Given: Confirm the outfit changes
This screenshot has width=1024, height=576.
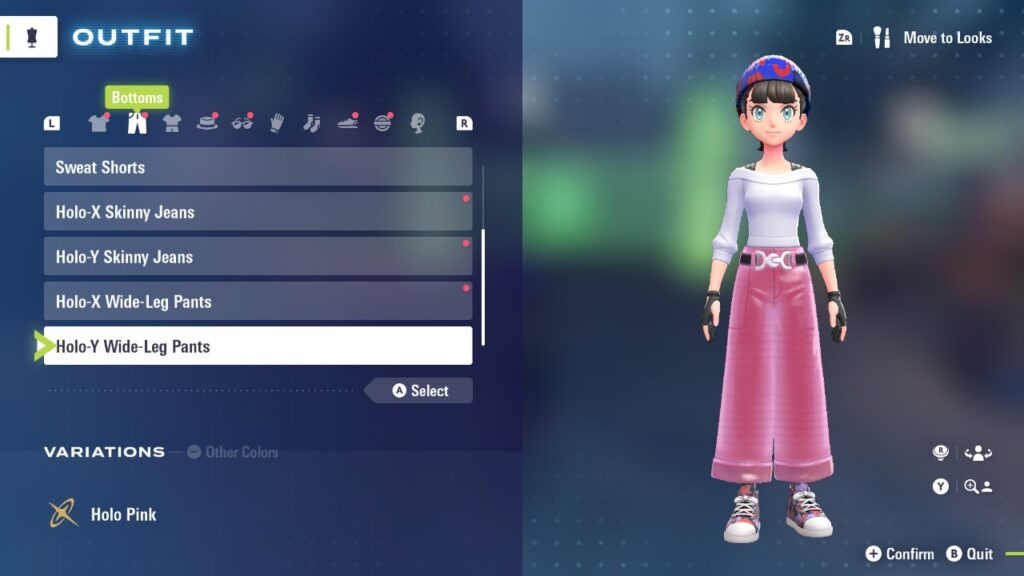Looking at the screenshot, I should coord(900,554).
